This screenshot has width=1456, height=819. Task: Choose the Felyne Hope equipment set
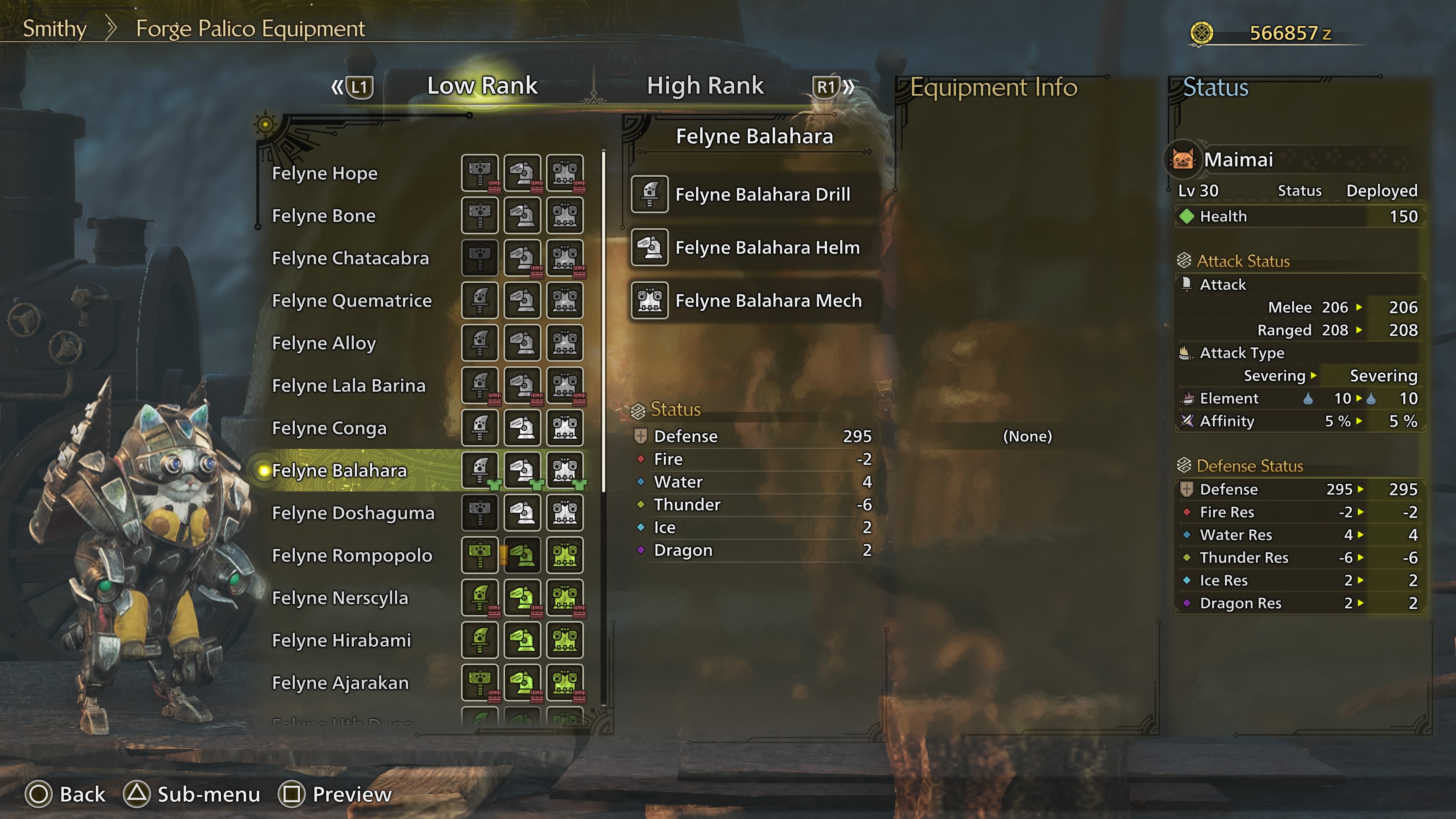point(325,174)
